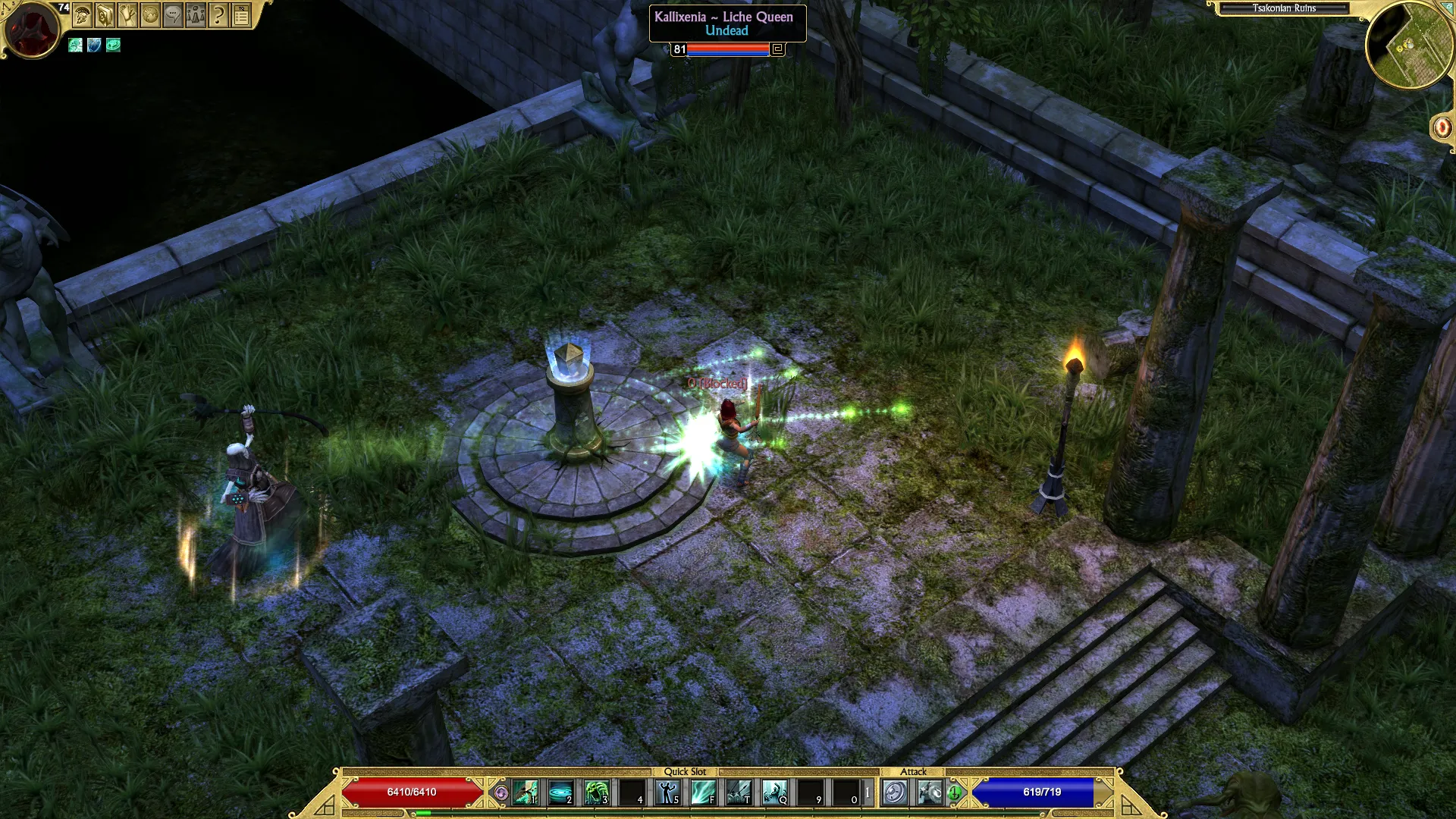1456x819 pixels.
Task: Select the round shield left attack slot
Action: 895,793
